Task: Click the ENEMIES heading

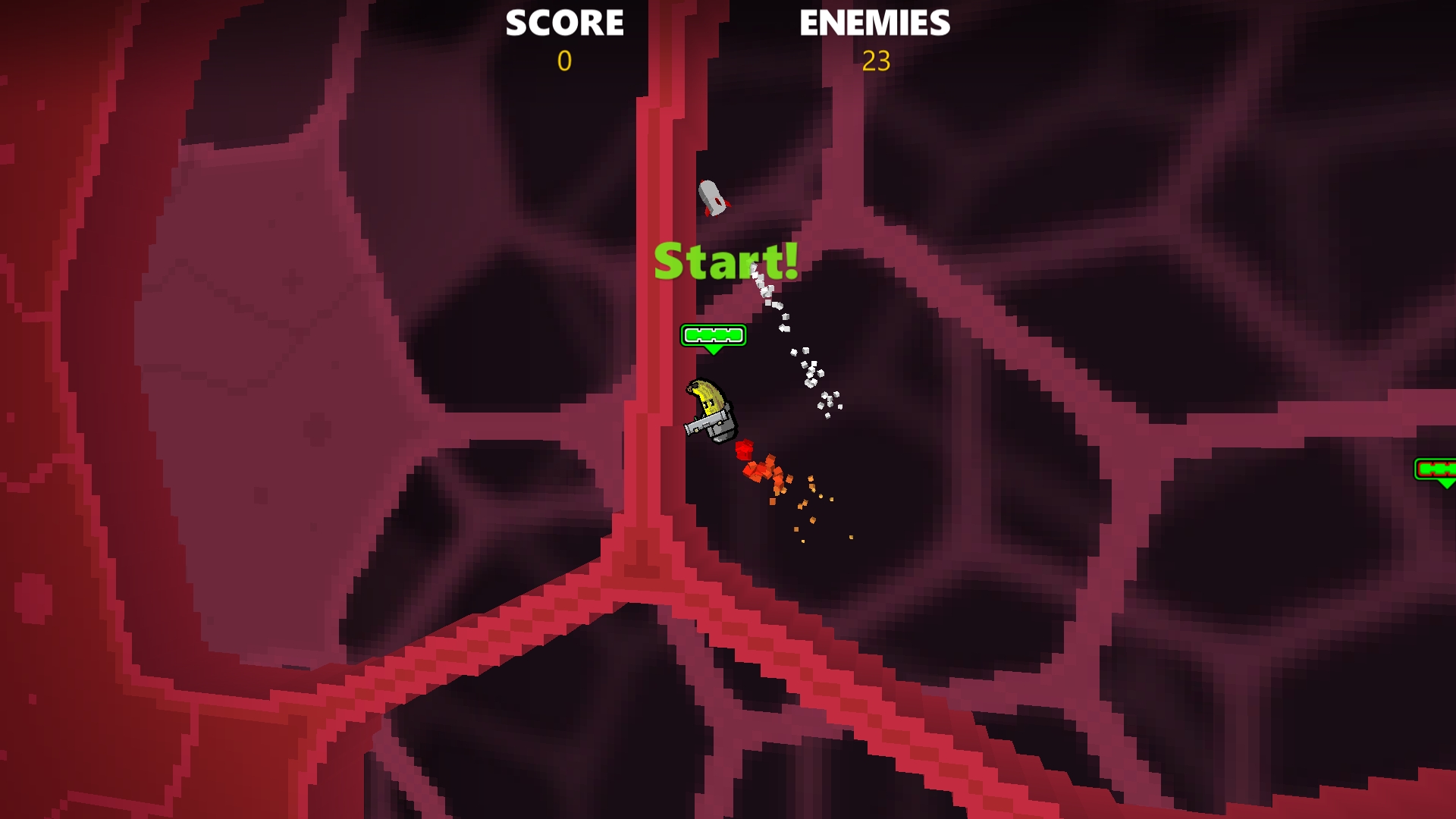Action: 874,23
